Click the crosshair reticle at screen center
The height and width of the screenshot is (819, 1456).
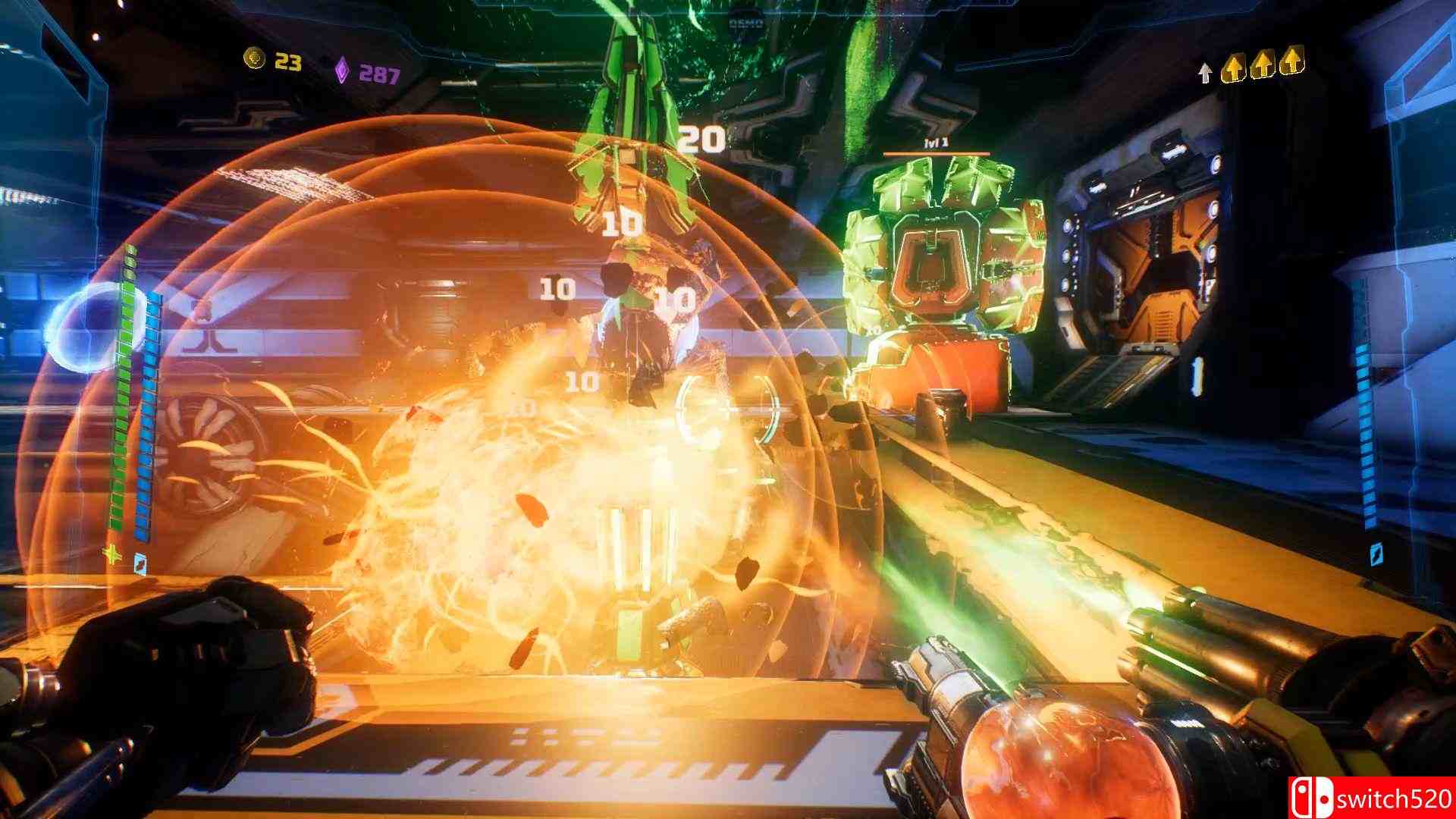click(728, 409)
